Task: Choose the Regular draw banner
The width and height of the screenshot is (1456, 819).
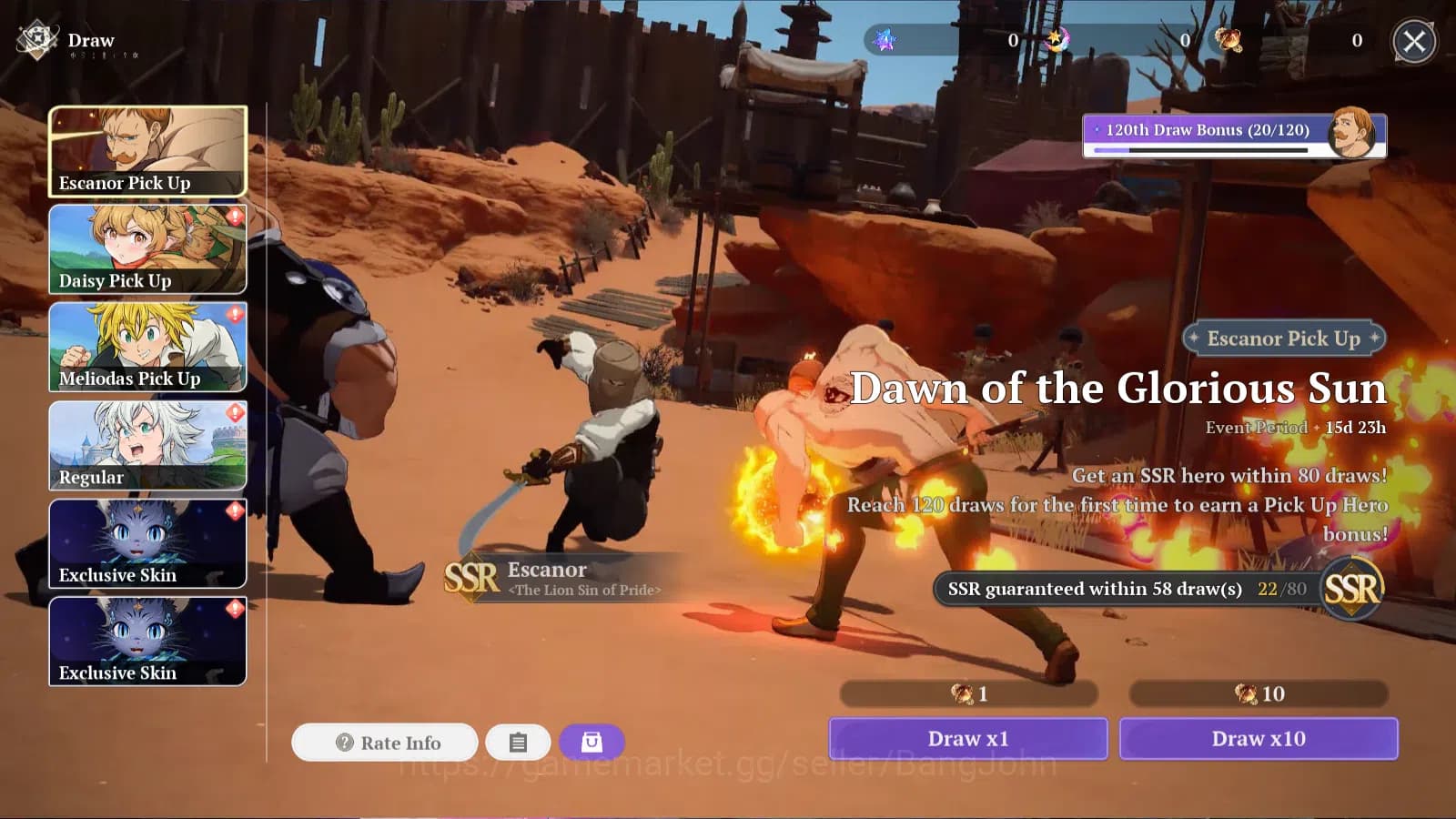Action: click(x=147, y=445)
